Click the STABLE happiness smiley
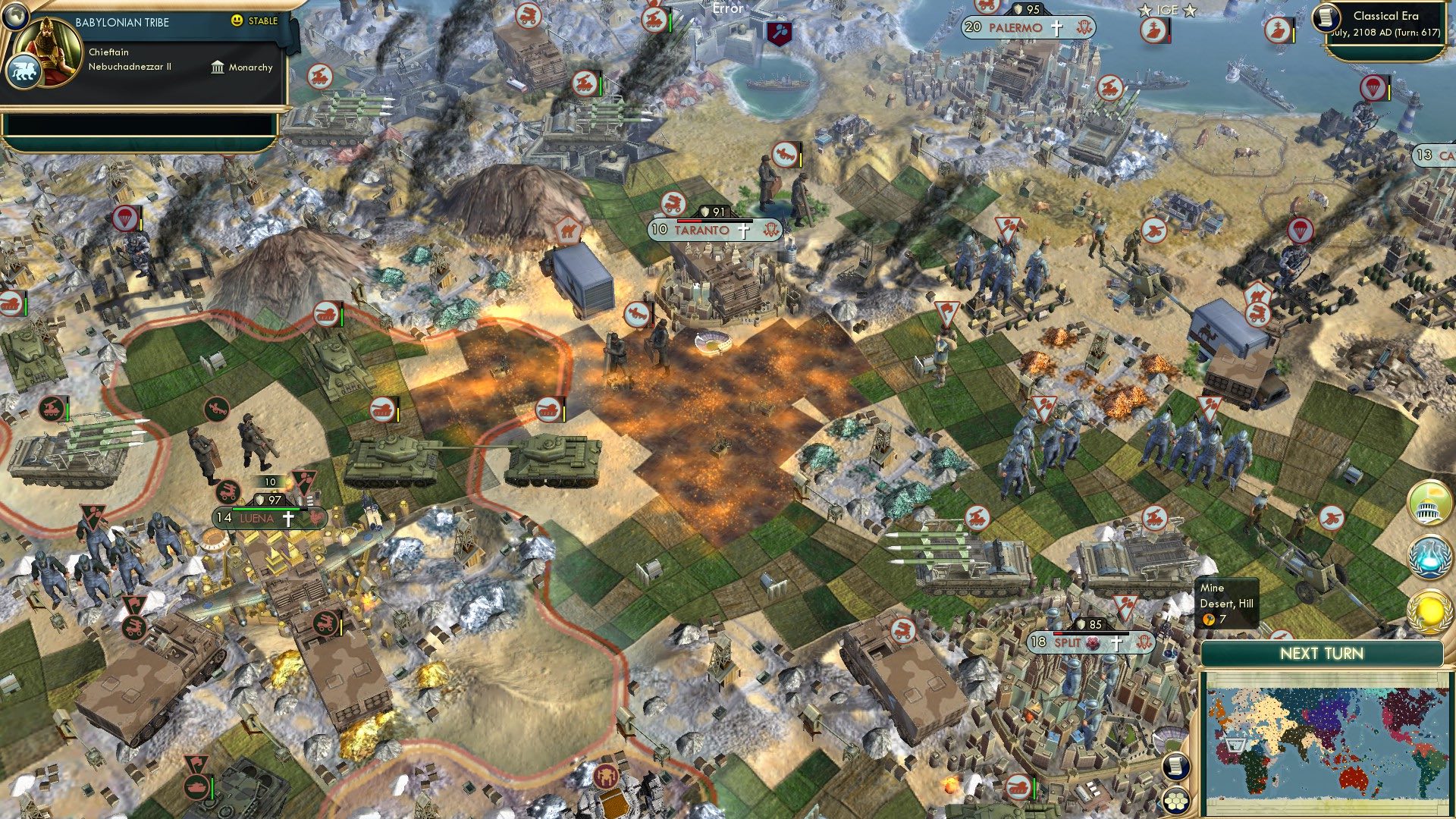1456x819 pixels. (237, 22)
